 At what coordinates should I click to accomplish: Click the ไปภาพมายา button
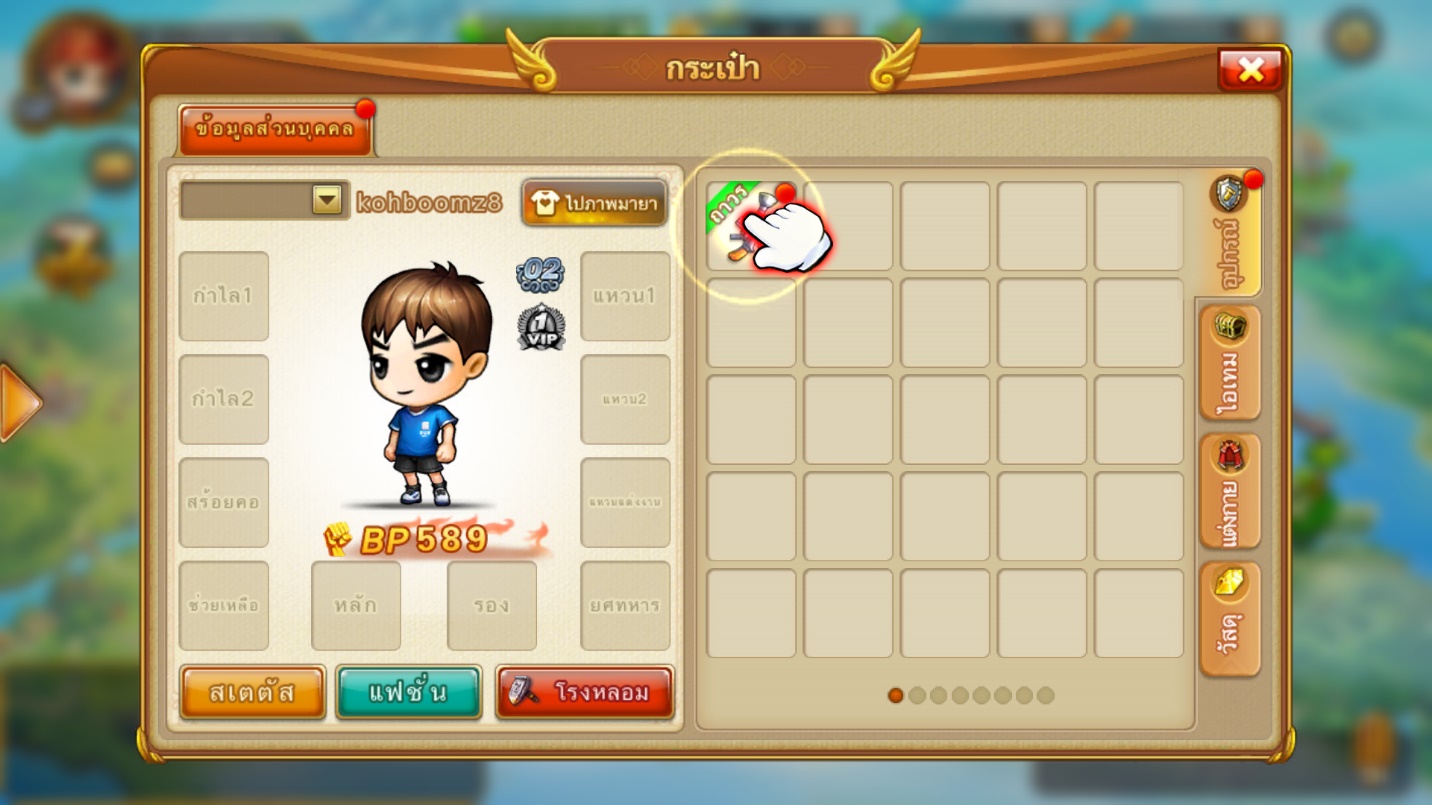(x=595, y=203)
